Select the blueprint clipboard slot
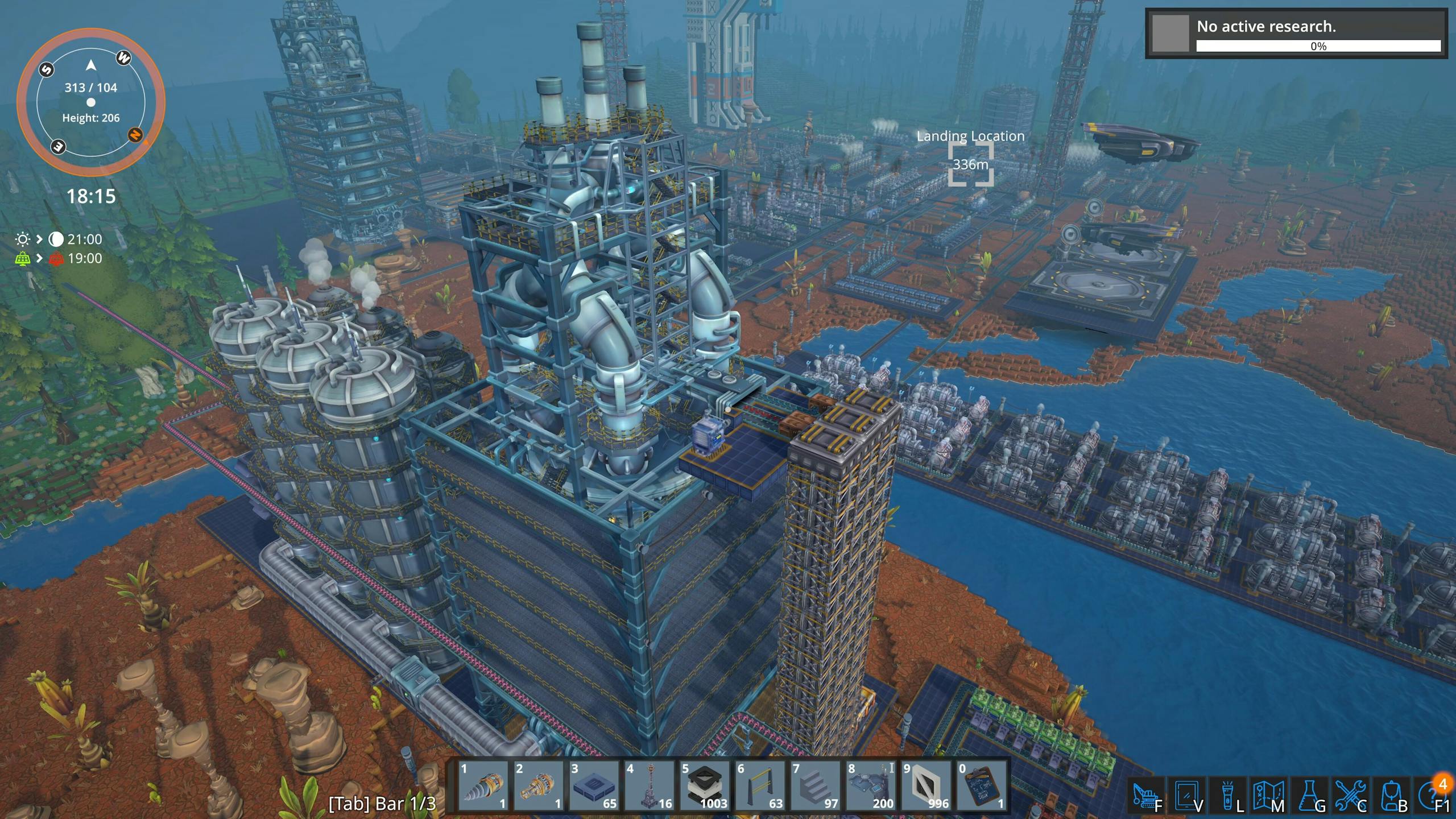The height and width of the screenshot is (819, 1456). click(x=982, y=786)
